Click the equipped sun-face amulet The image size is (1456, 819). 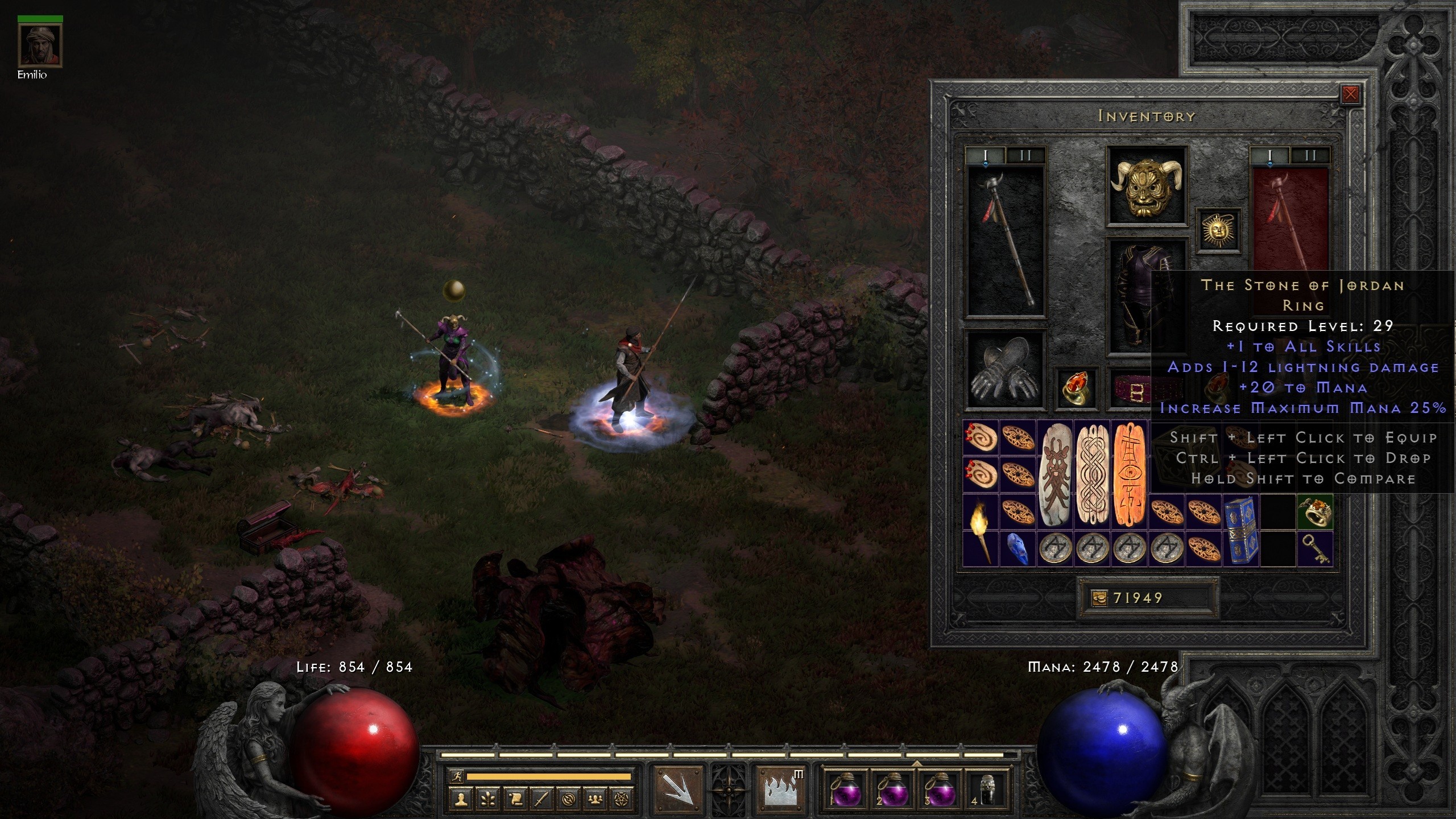pyautogui.click(x=1218, y=230)
